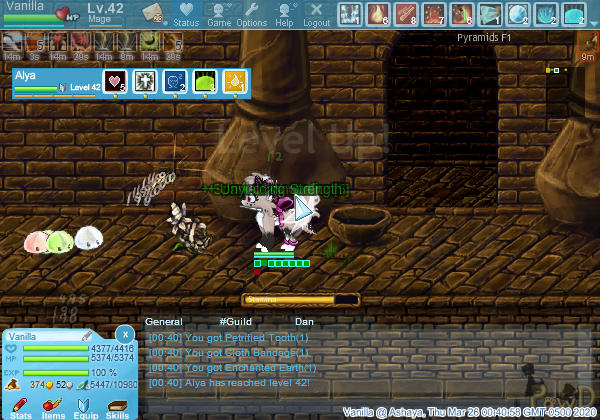Close the Vanilla status panel
Viewport: 600px width, 420px height.
click(x=124, y=333)
